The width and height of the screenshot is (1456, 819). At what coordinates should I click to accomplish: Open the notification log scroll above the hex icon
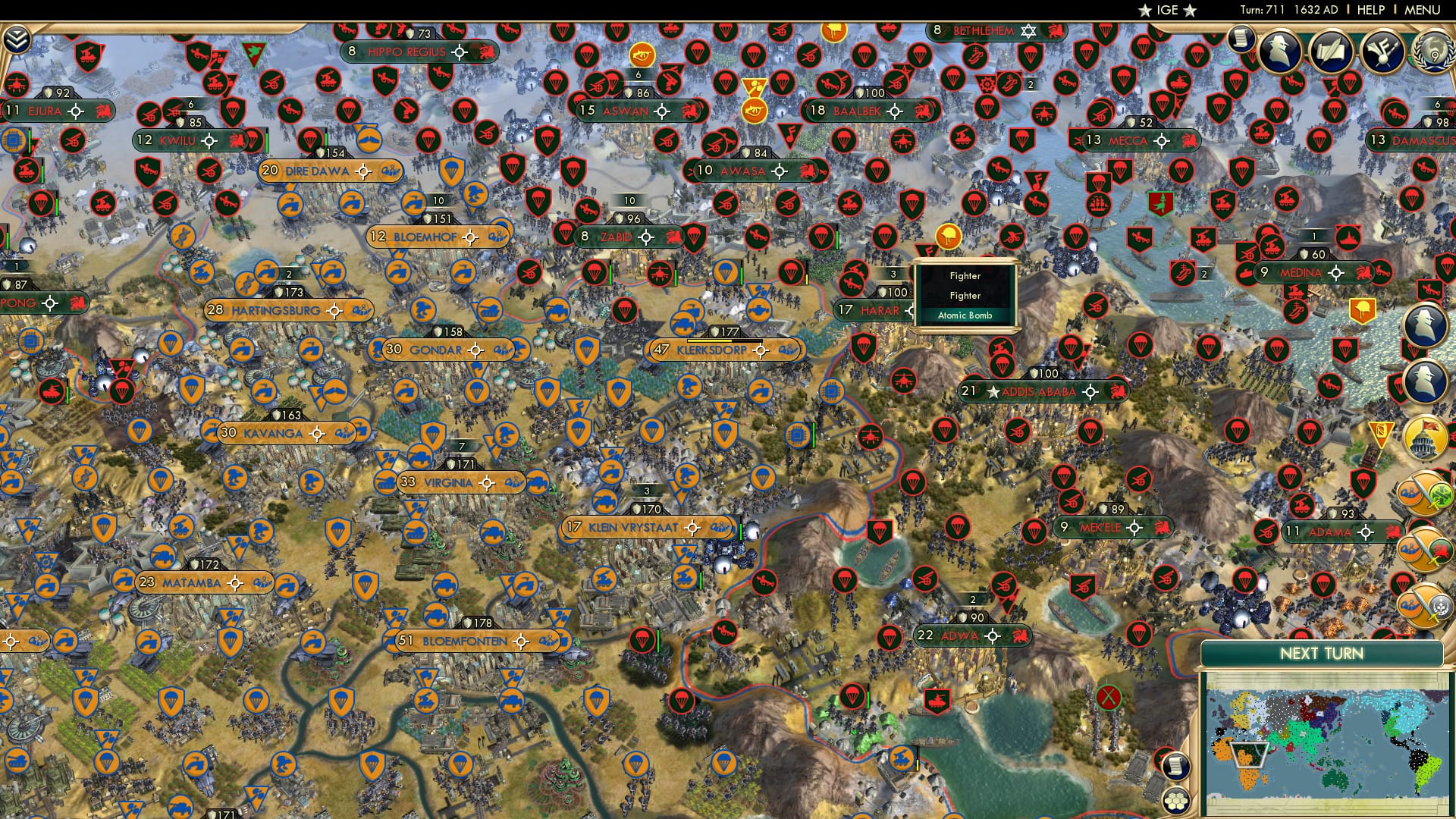click(x=1175, y=767)
